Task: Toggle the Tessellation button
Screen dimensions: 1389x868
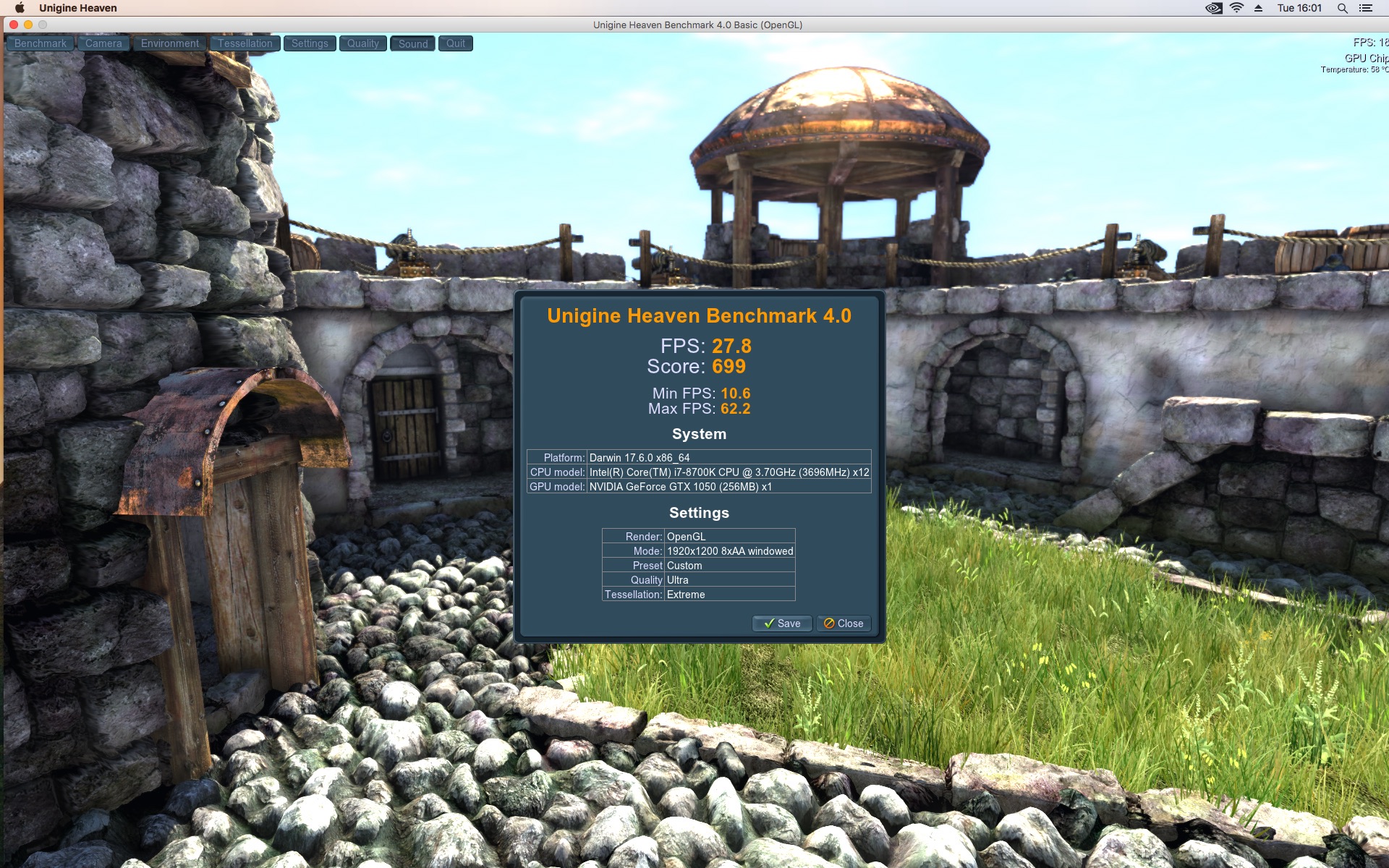Action: [245, 43]
